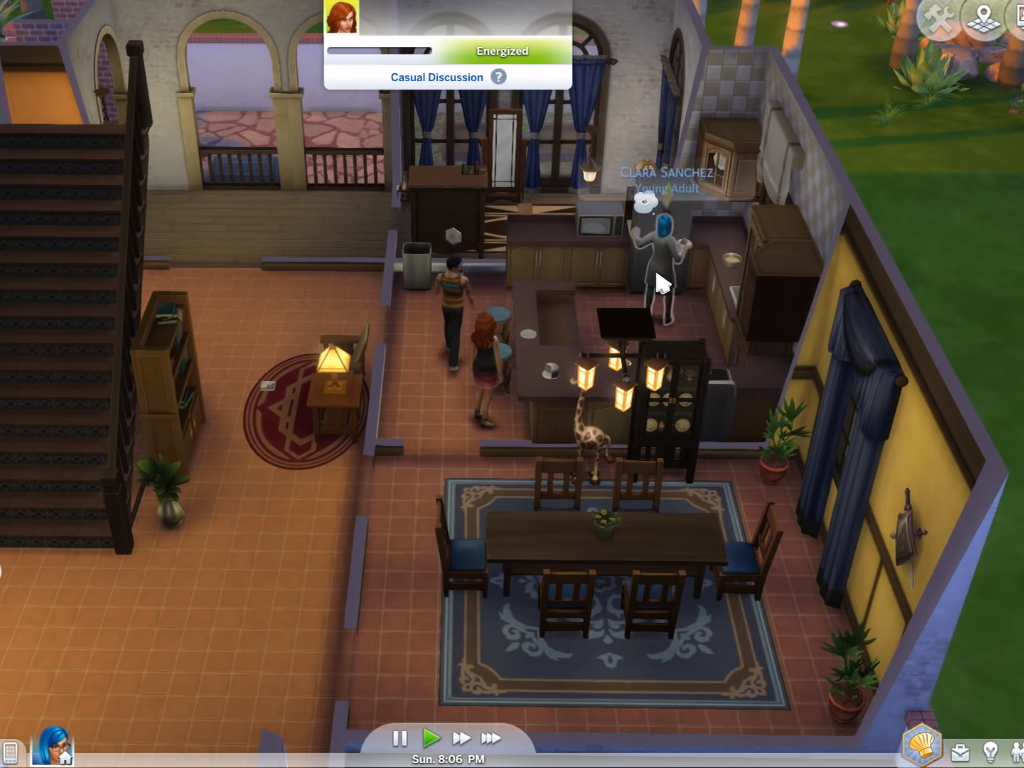Activate ultra speed triple arrow button
1024x768 pixels.
pos(491,738)
